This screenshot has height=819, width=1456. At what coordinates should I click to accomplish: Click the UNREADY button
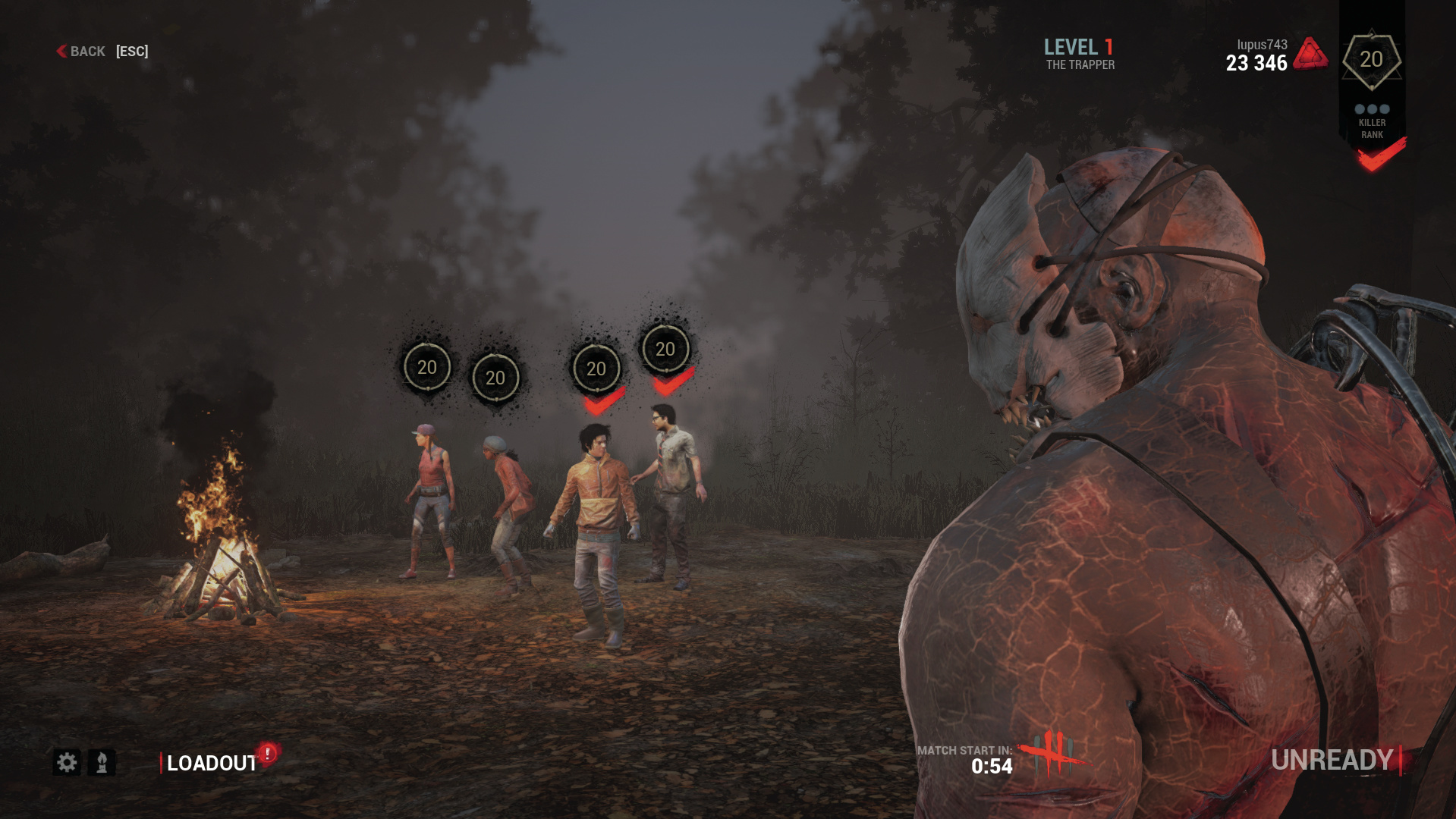click(1332, 760)
